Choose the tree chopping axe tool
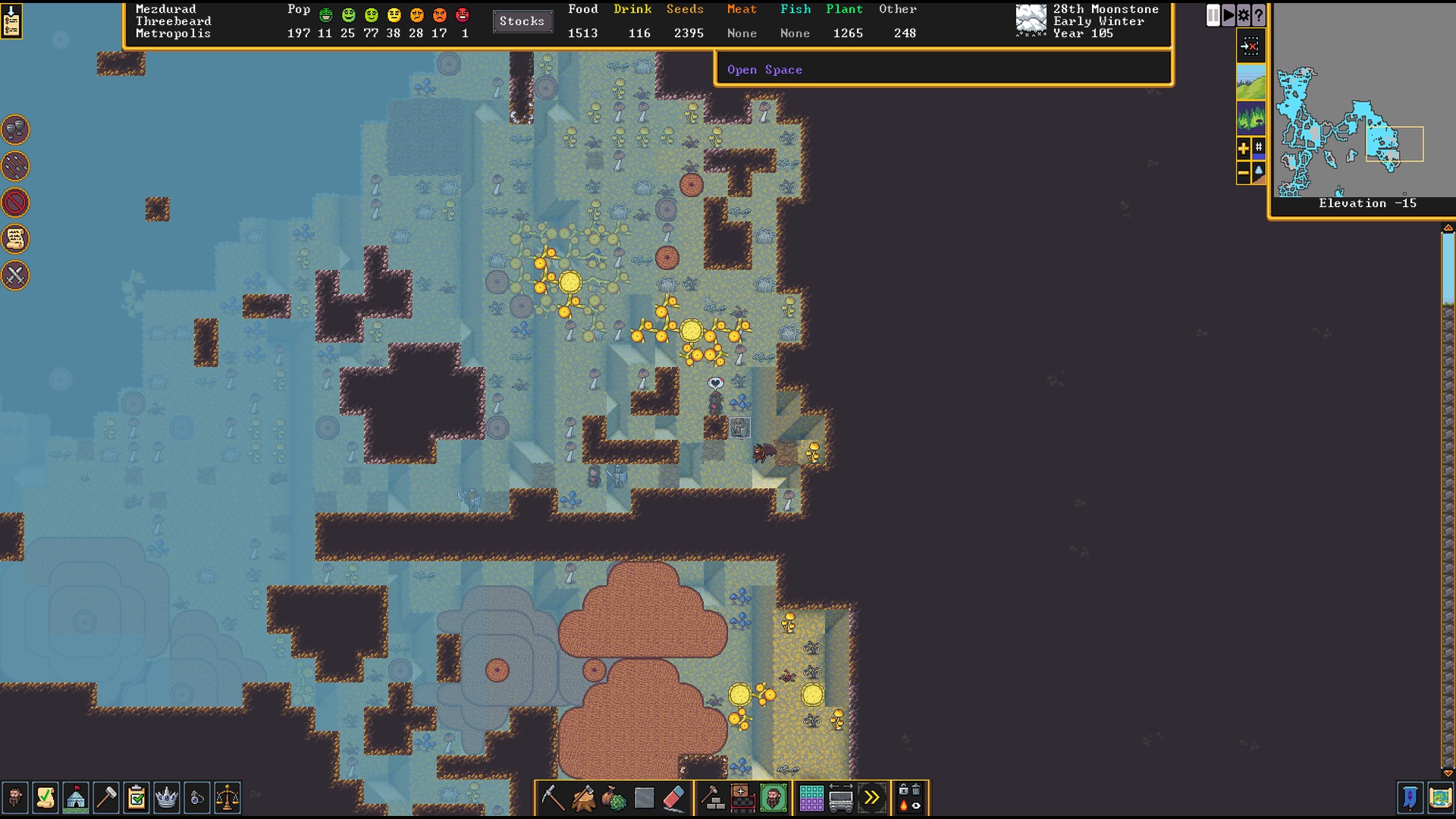Viewport: 1456px width, 819px height. coord(583,798)
